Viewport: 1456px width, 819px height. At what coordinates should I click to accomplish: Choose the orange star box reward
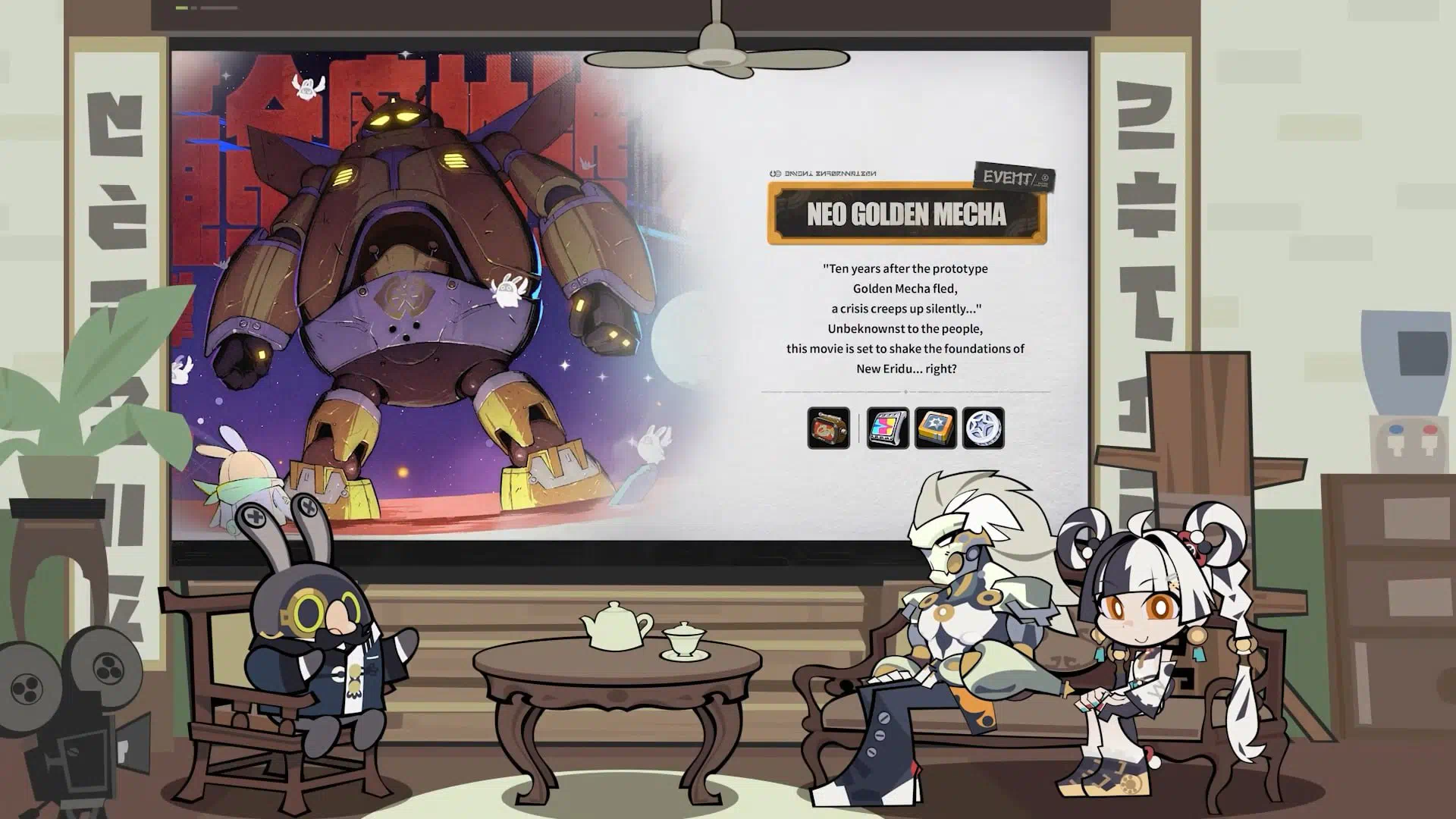[935, 428]
